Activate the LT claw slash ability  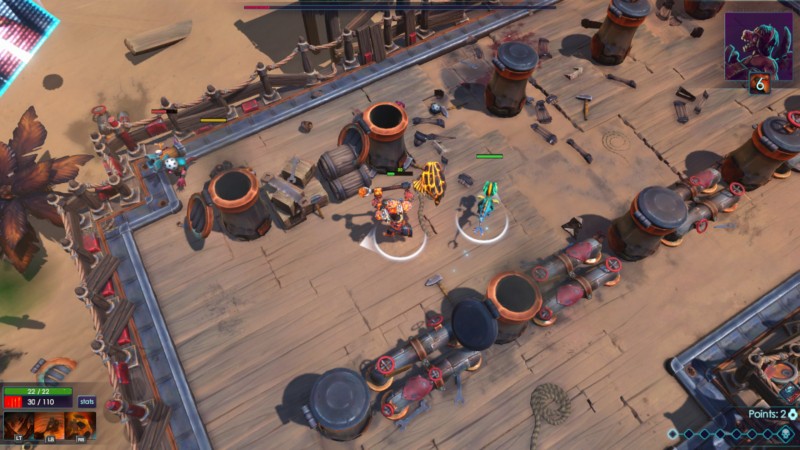pyautogui.click(x=17, y=426)
